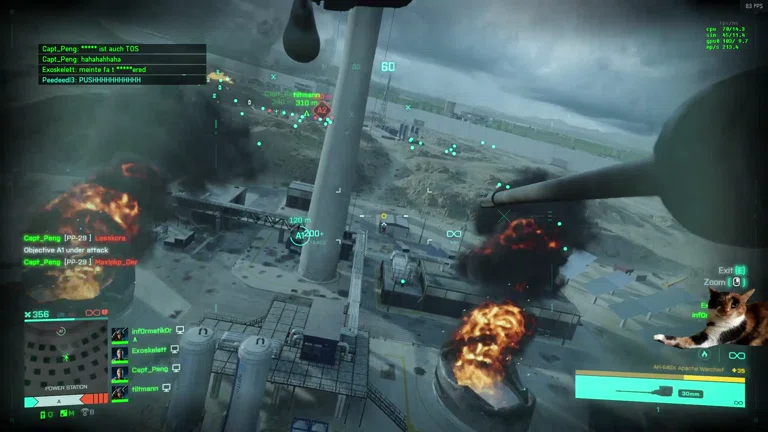This screenshot has height=432, width=768.
Task: Click the flame countermeasure icon
Action: [x=704, y=355]
